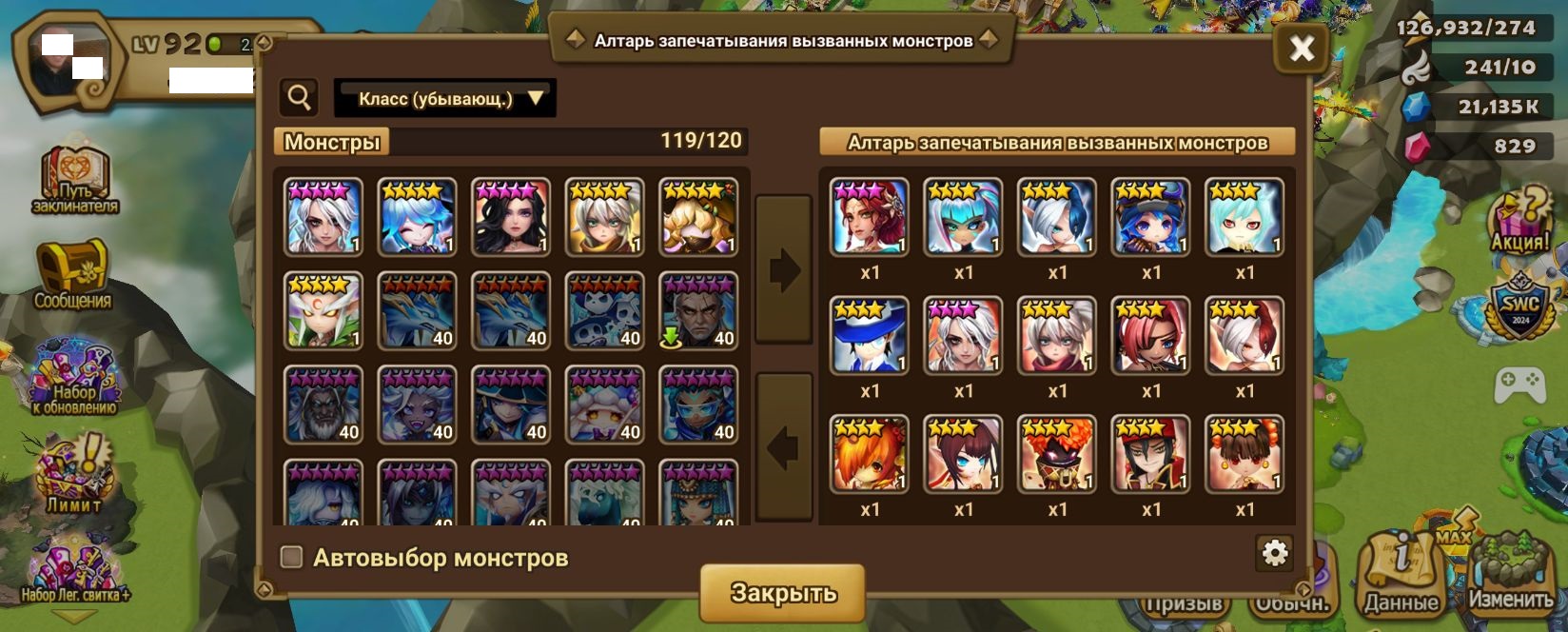Click the Закрыть button
The image size is (1568, 632).
pyautogui.click(x=782, y=592)
